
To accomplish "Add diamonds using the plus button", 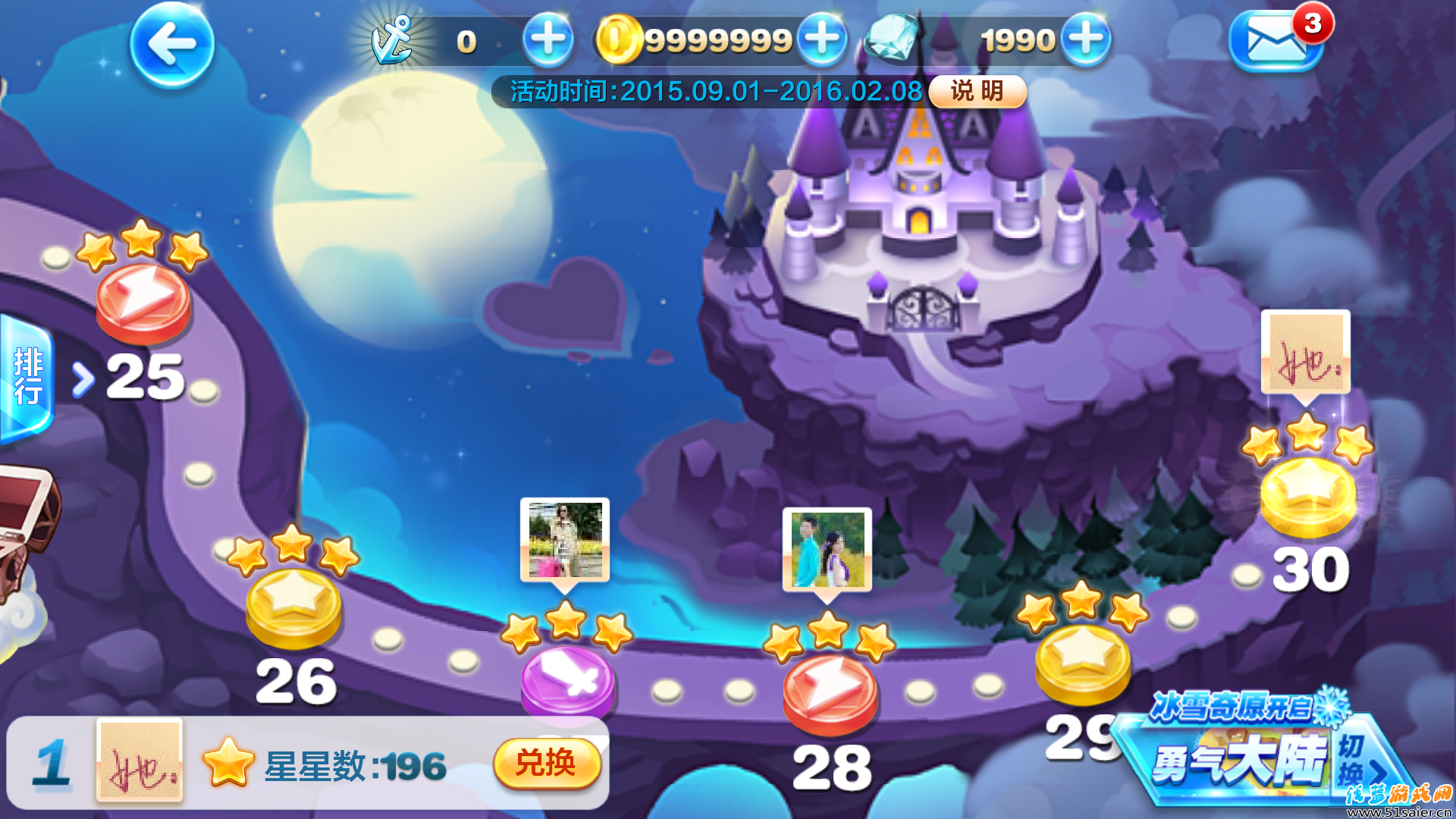I will (1086, 39).
